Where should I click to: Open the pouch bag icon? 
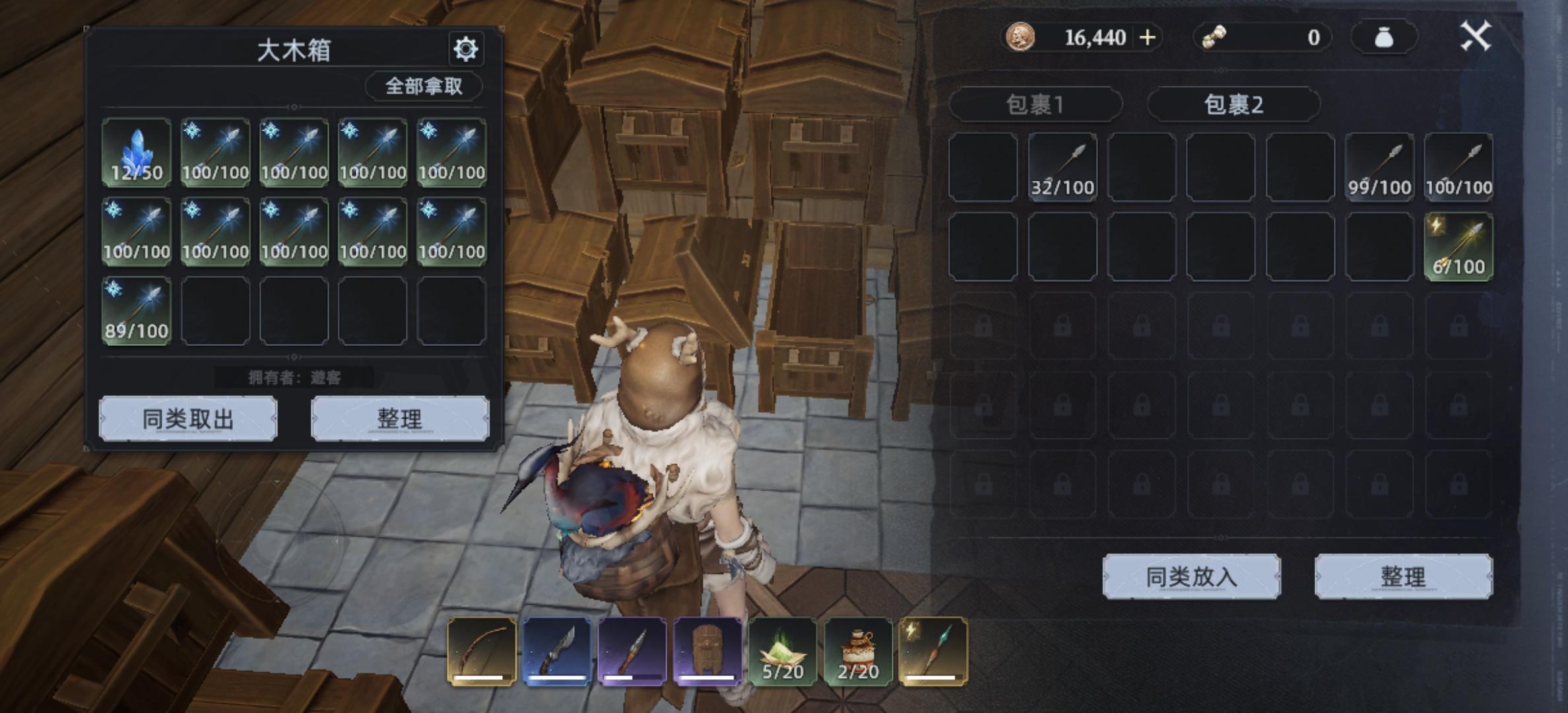click(1384, 38)
